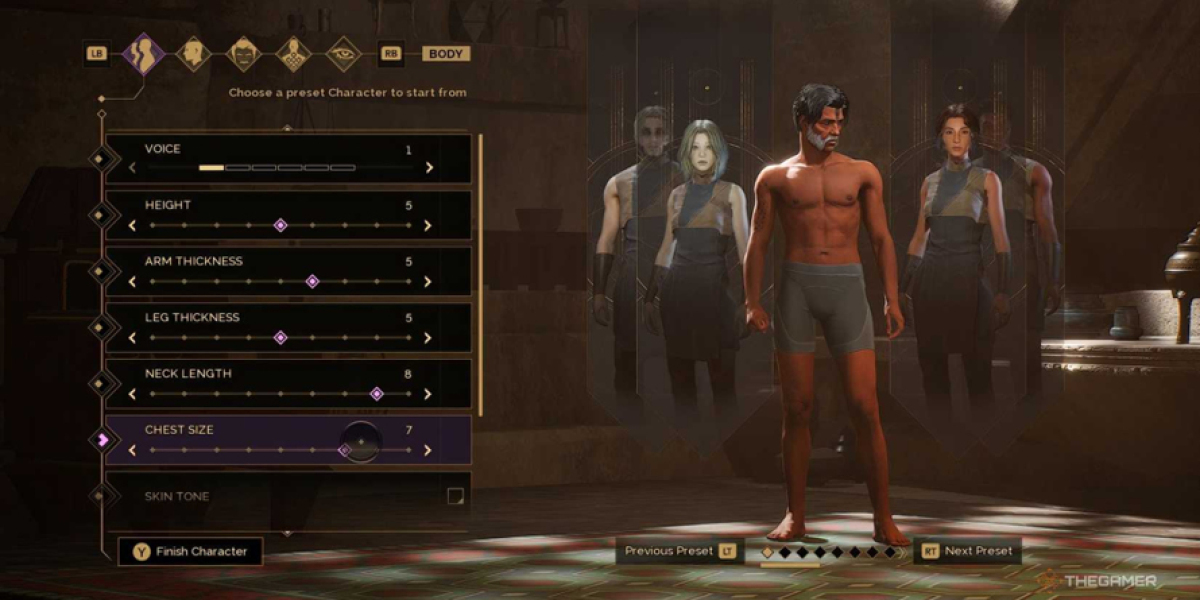1200x600 pixels.
Task: Decrease Leg Thickness with left arrow
Action: point(132,338)
